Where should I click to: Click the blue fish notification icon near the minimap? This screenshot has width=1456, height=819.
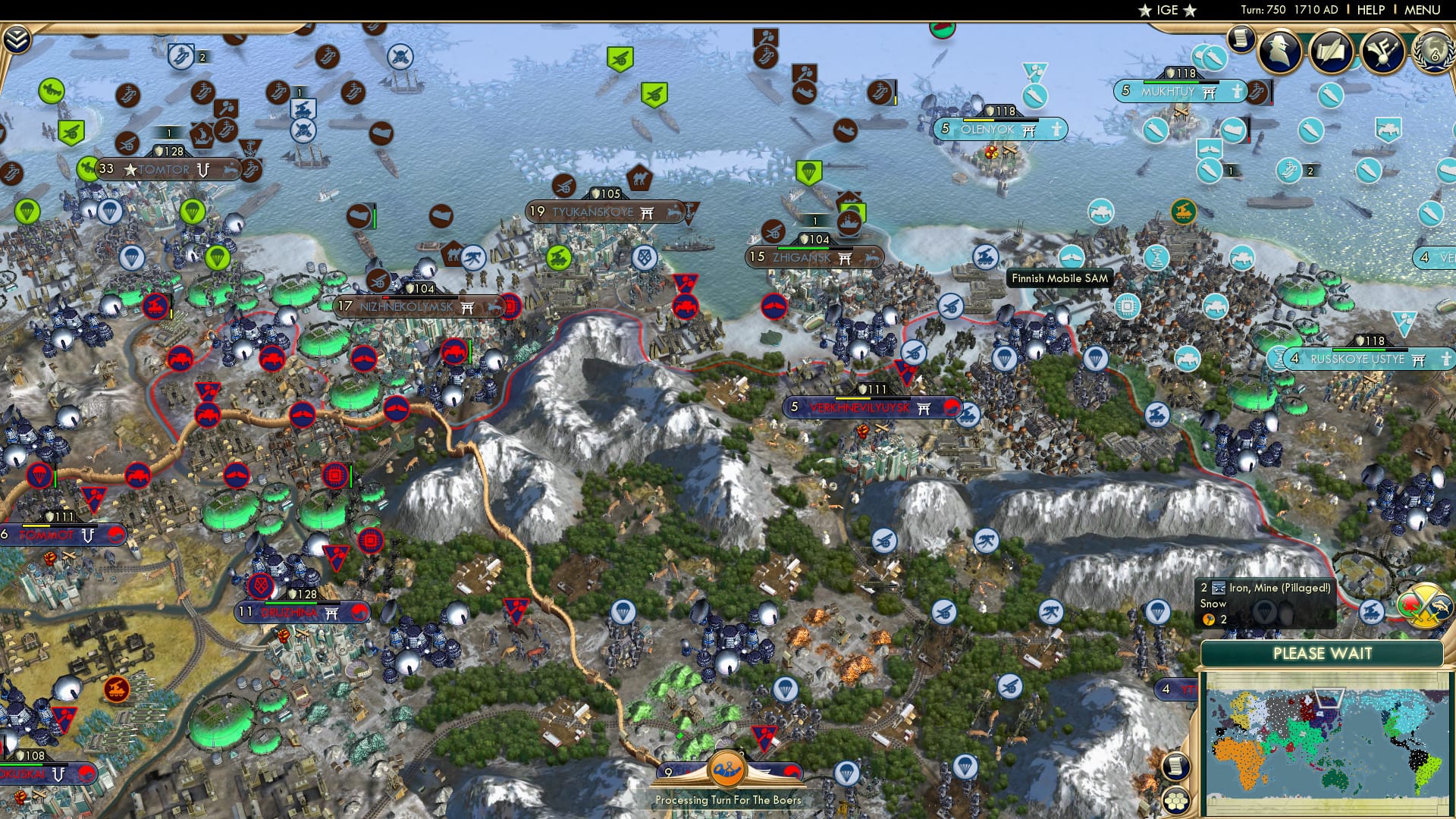(1440, 606)
